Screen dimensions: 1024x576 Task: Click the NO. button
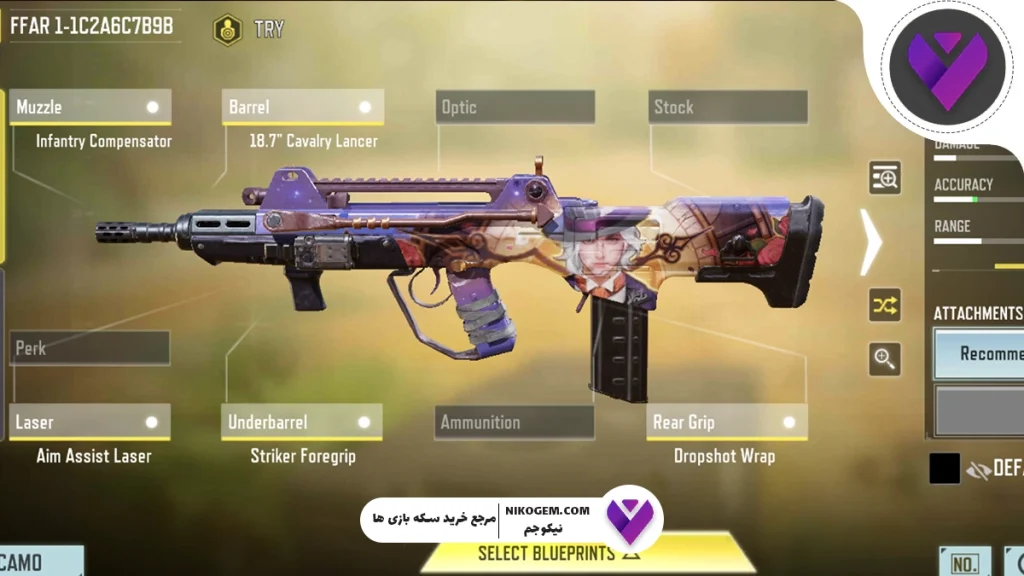pyautogui.click(x=964, y=563)
